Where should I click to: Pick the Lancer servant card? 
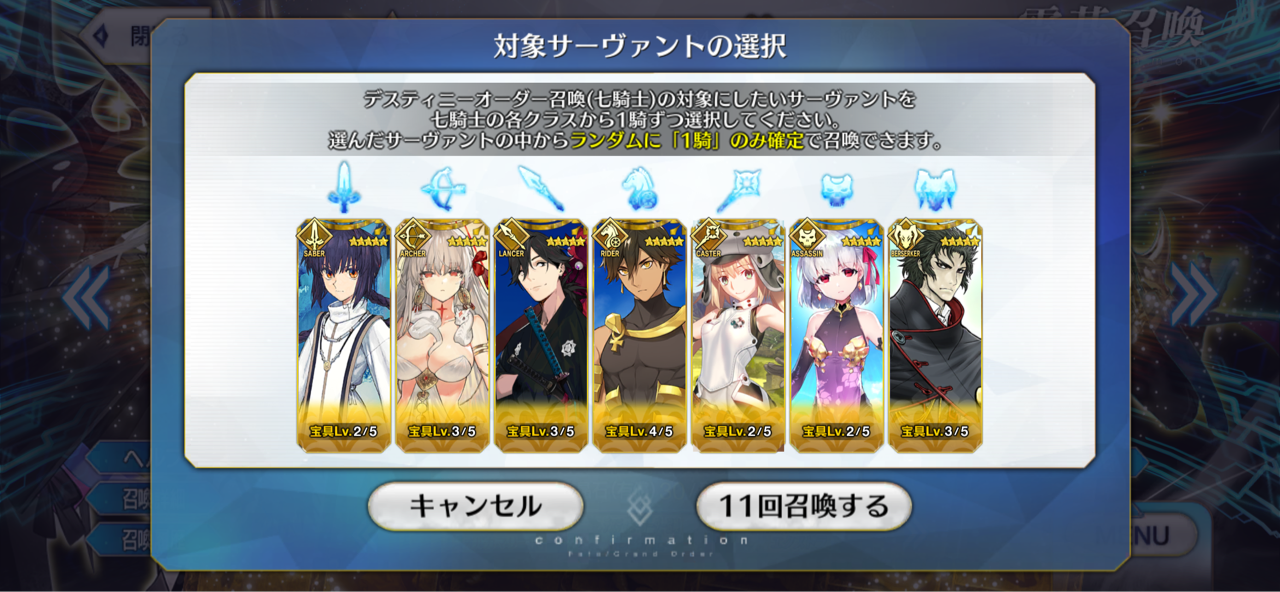click(540, 335)
